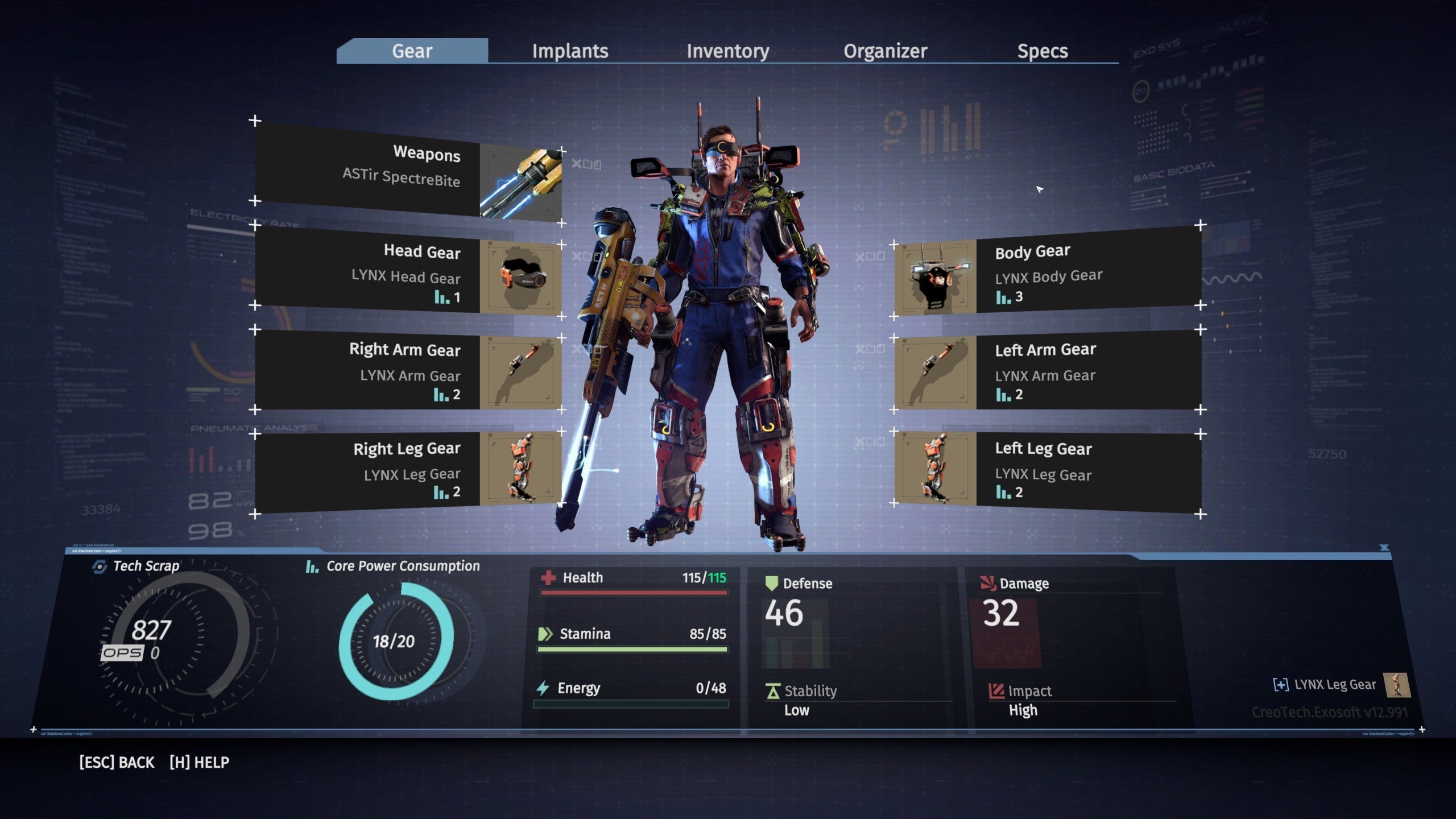
Task: Toggle the [+] marker next to LYNX Leg Gear
Action: tap(1281, 685)
